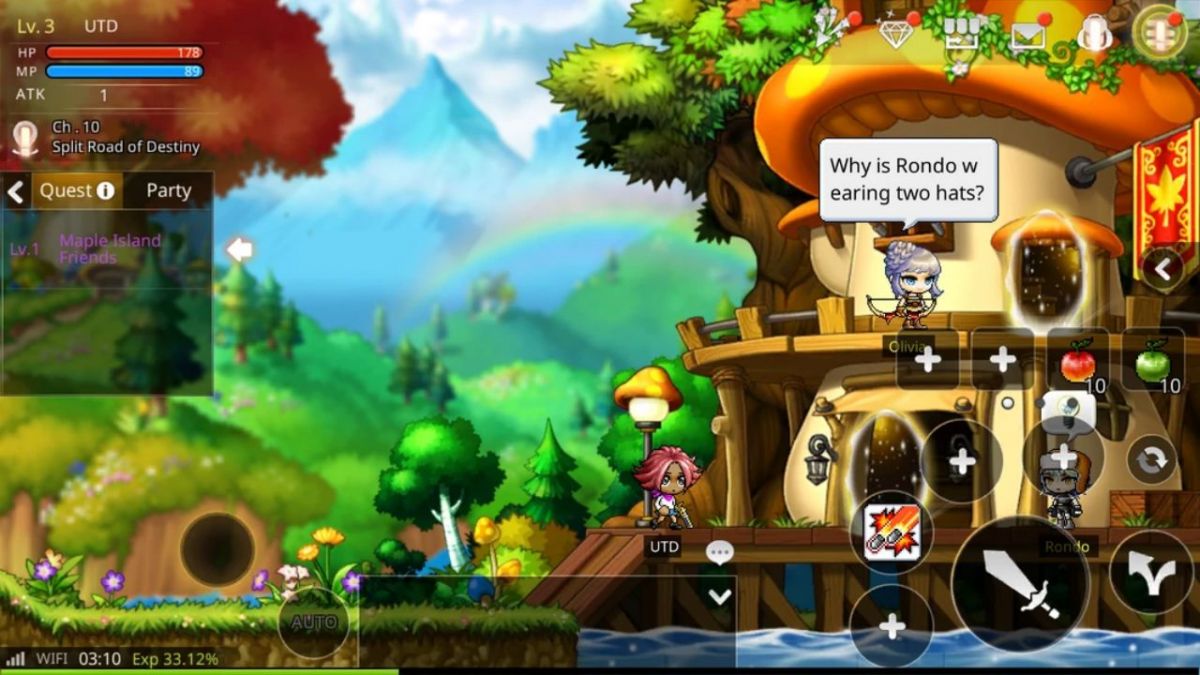Screen dimensions: 1200x675
Task: Toggle the AUTO battle button
Action: coord(314,622)
